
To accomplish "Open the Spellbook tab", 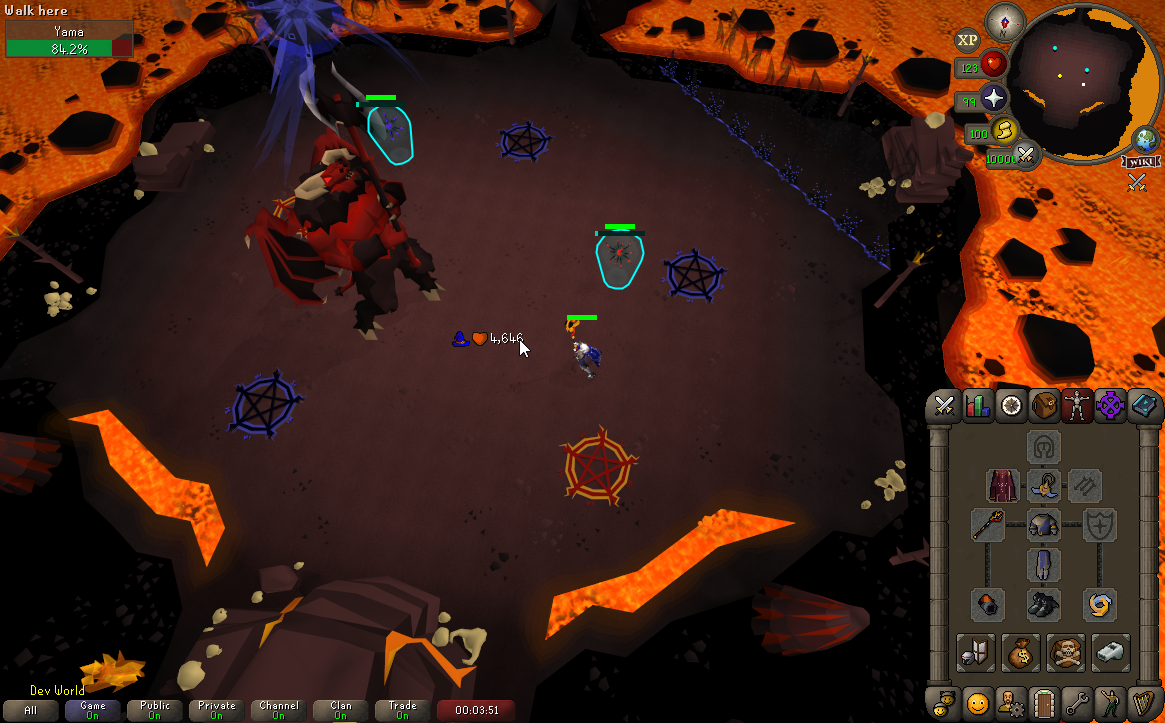I will (x=1144, y=405).
